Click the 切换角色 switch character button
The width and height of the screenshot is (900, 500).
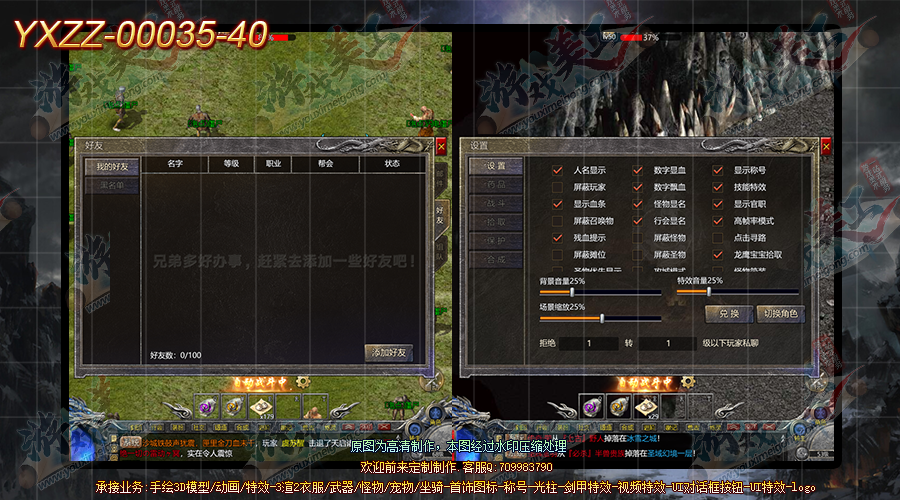point(780,314)
